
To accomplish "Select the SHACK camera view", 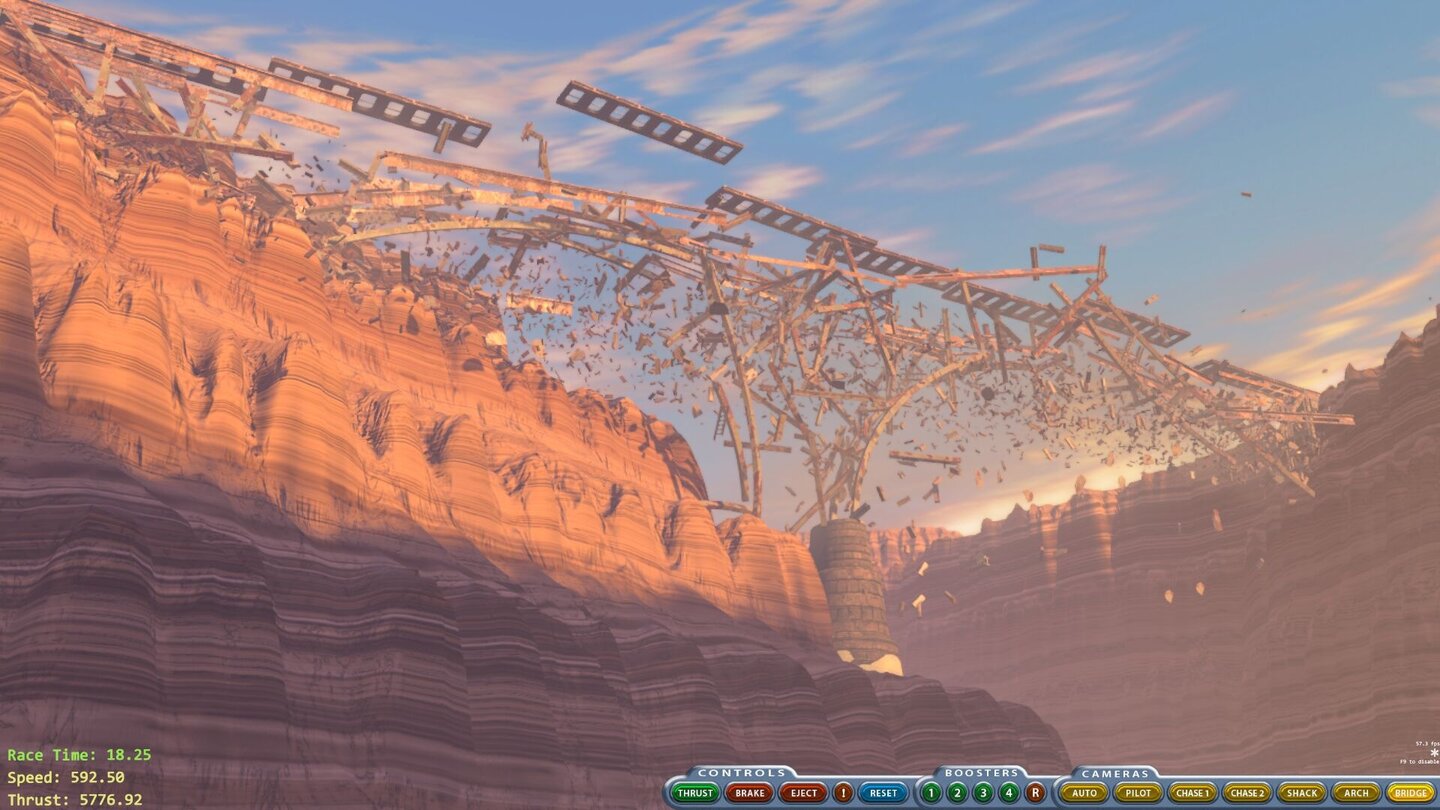I will point(1303,793).
